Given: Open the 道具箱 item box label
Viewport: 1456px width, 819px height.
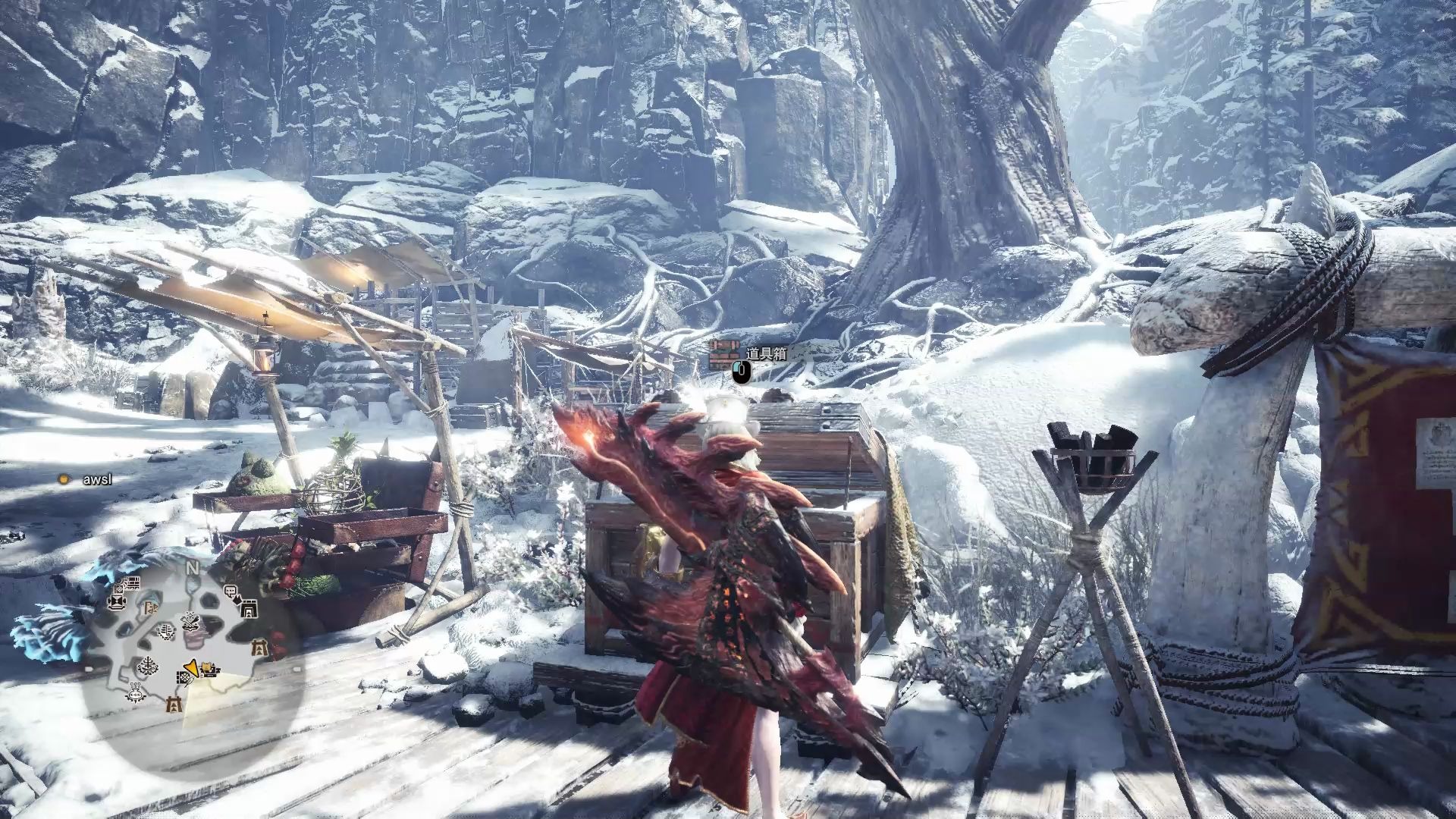Looking at the screenshot, I should tap(766, 353).
